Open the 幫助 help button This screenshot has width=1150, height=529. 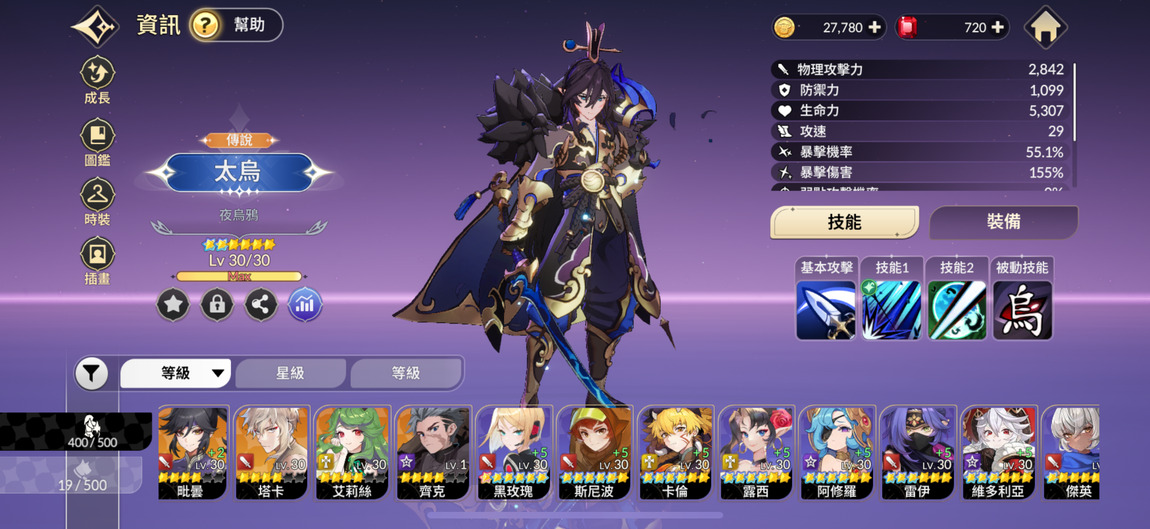click(236, 25)
